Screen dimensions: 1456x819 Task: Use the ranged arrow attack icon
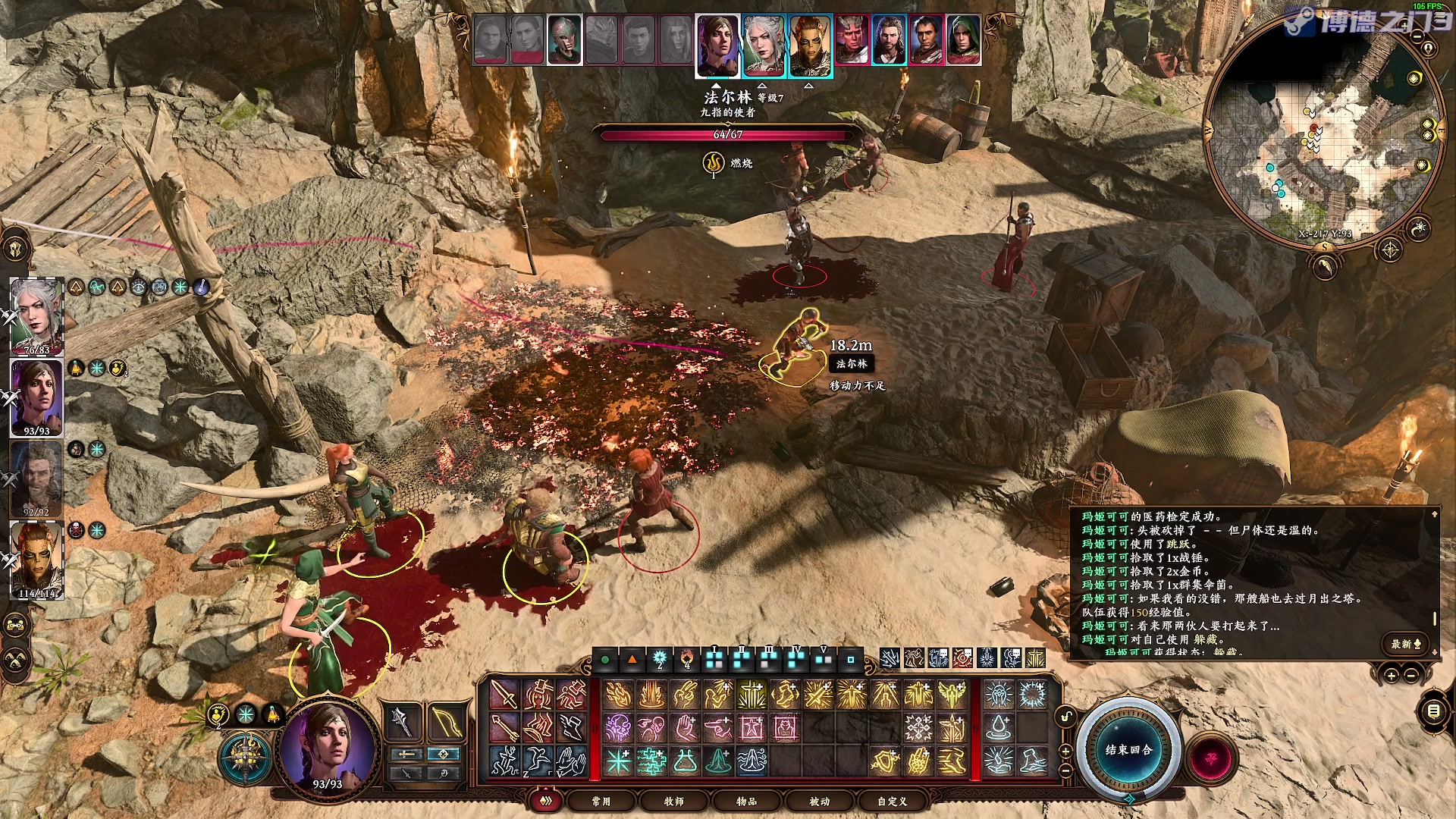click(x=504, y=727)
